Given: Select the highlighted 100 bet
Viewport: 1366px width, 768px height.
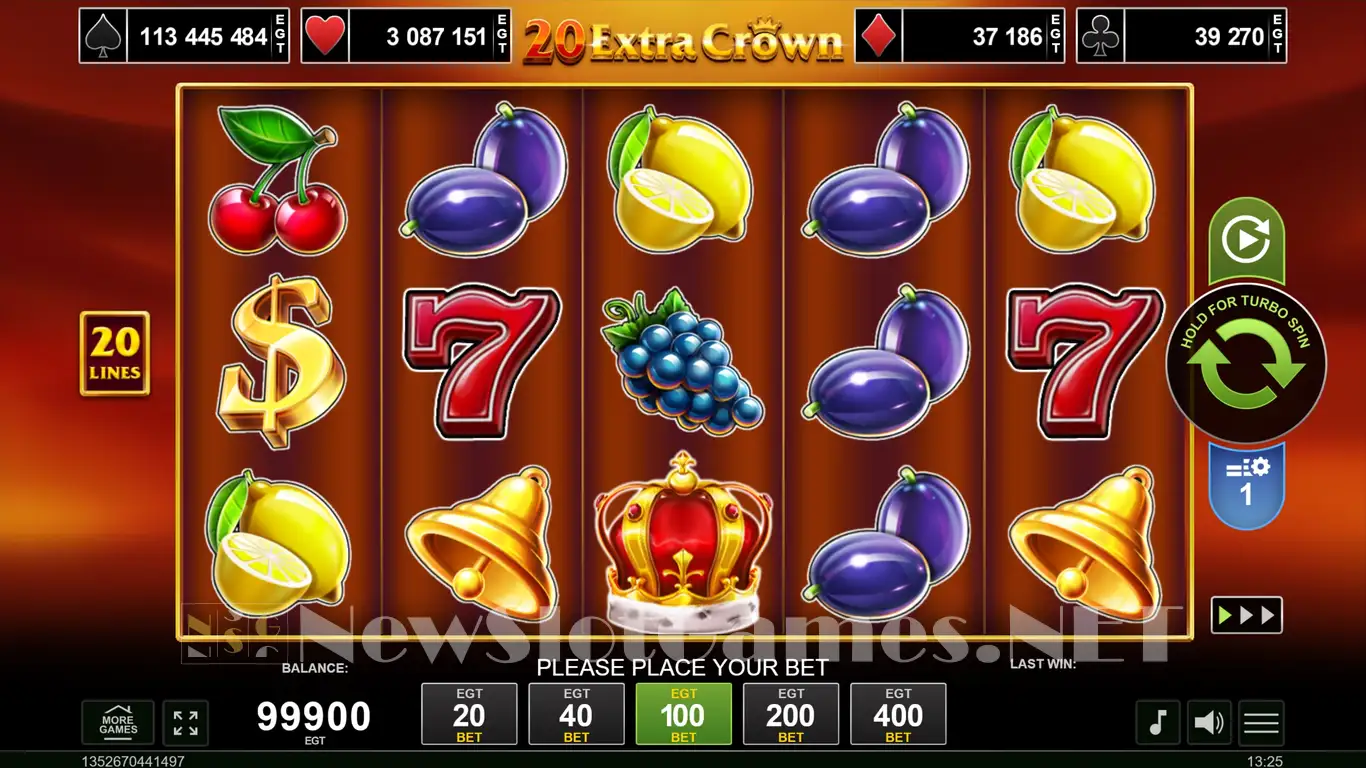Looking at the screenshot, I should pos(683,714).
